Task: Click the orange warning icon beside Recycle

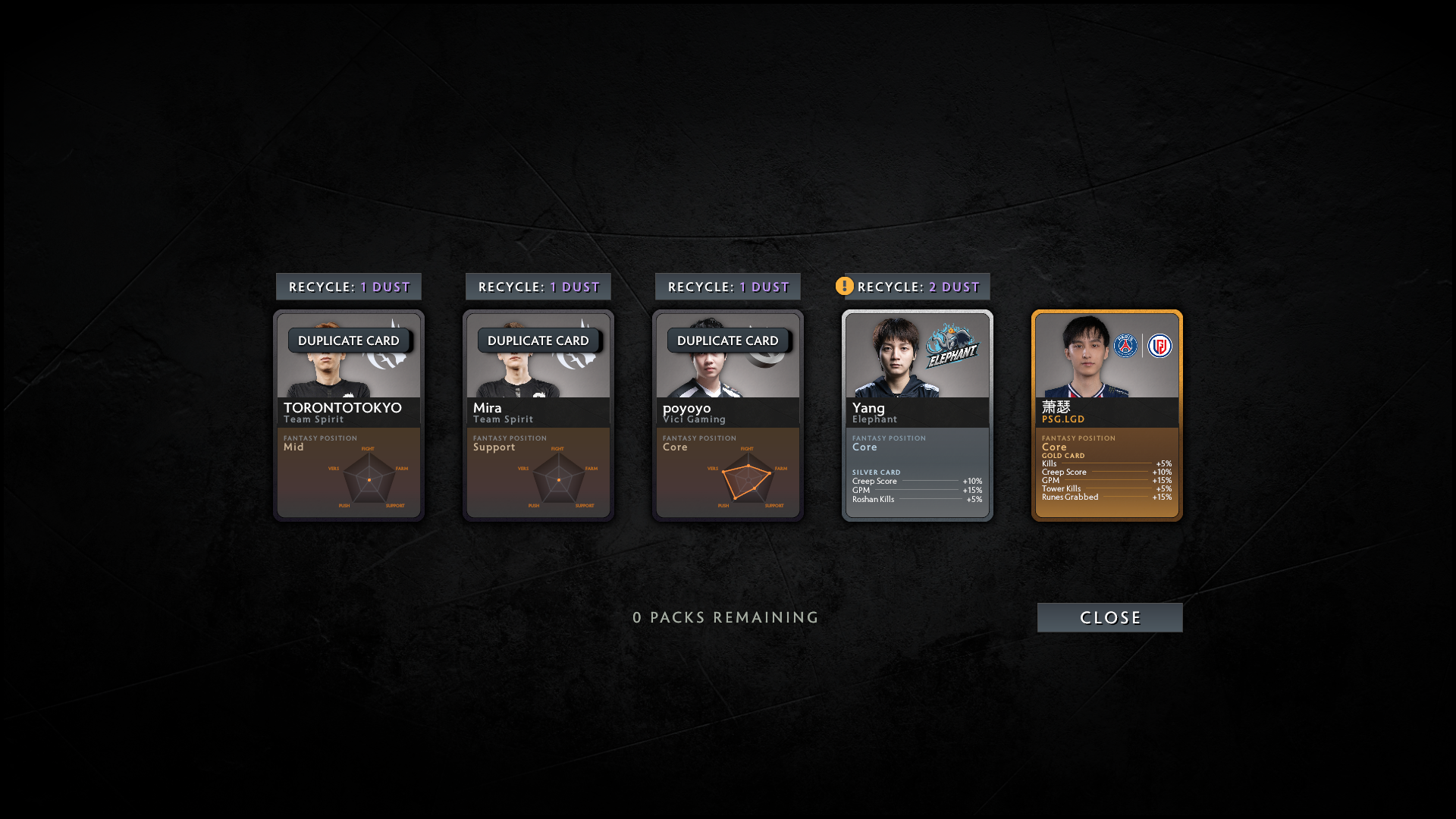Action: [844, 286]
